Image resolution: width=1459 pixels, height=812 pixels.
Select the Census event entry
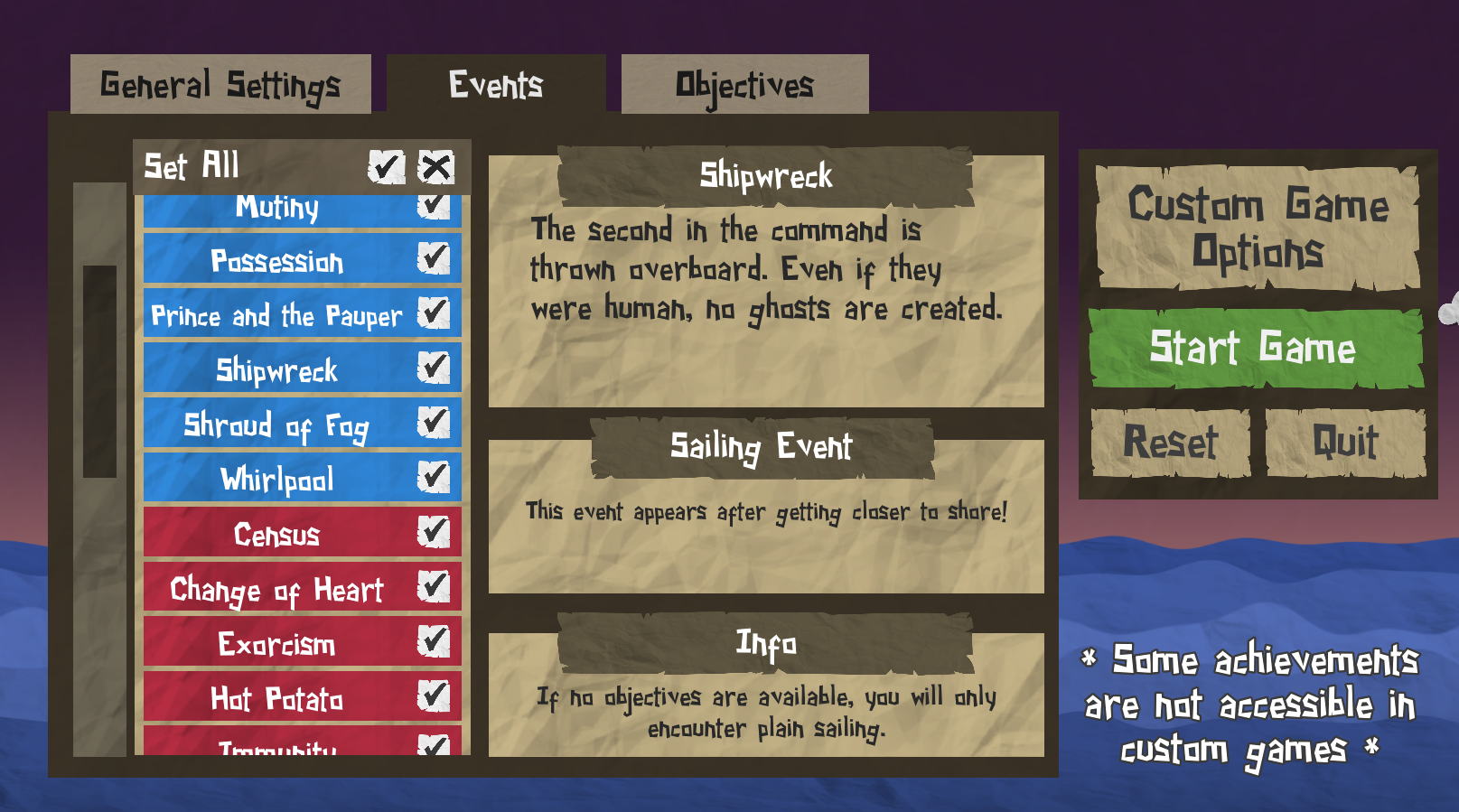(276, 534)
